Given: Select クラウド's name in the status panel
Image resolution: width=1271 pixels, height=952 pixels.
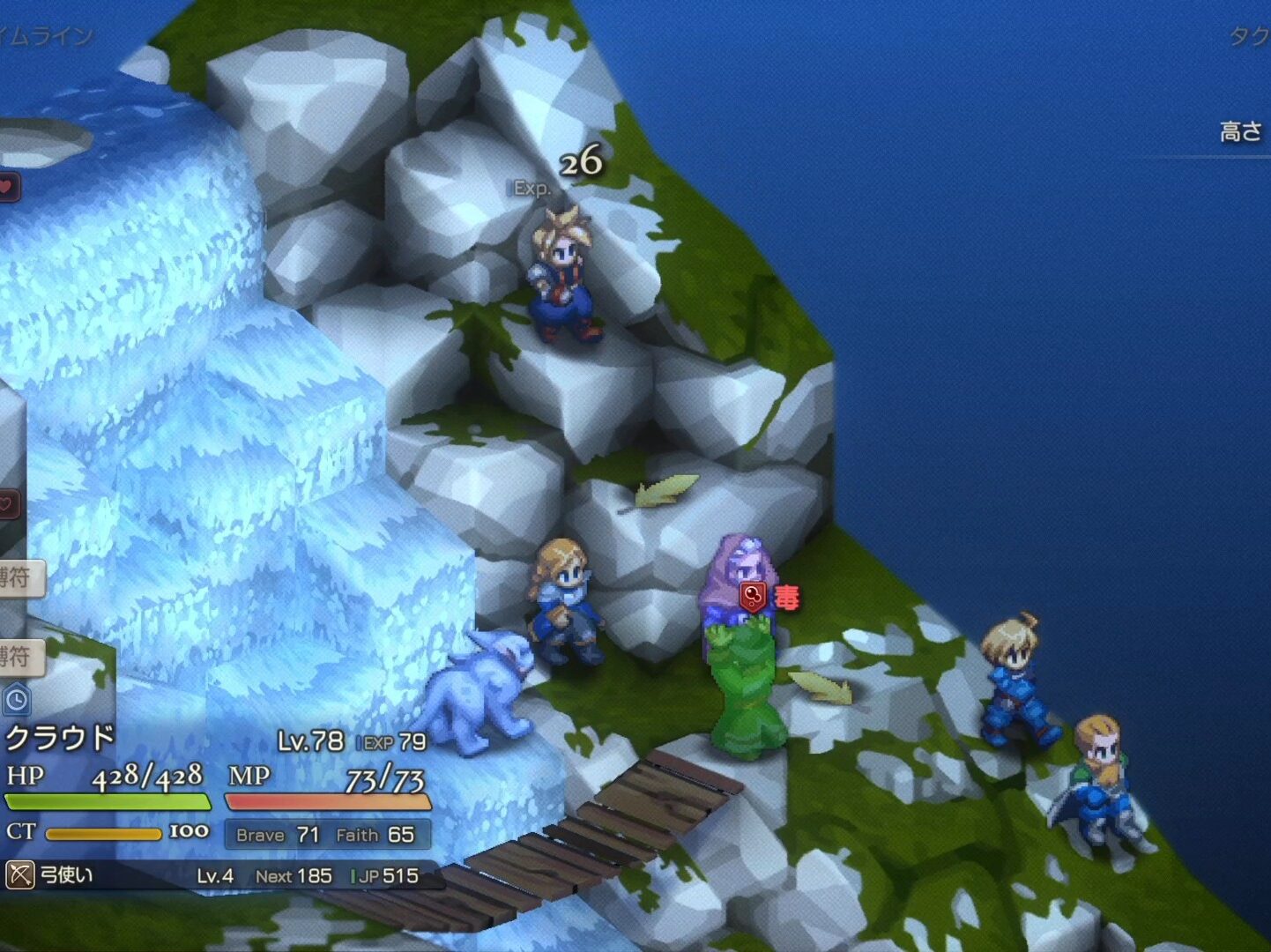Looking at the screenshot, I should pyautogui.click(x=60, y=737).
